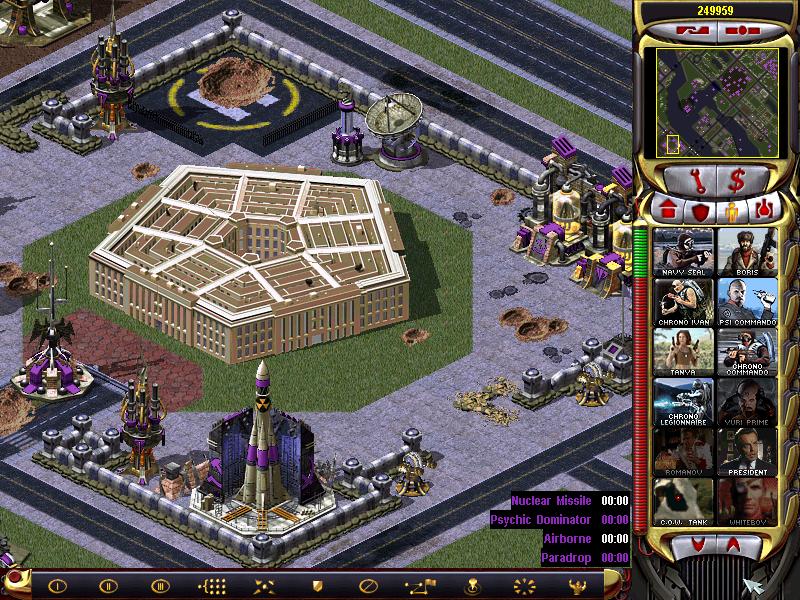Select the President cameo
Image resolution: width=800 pixels, height=600 pixels.
pyautogui.click(x=747, y=452)
